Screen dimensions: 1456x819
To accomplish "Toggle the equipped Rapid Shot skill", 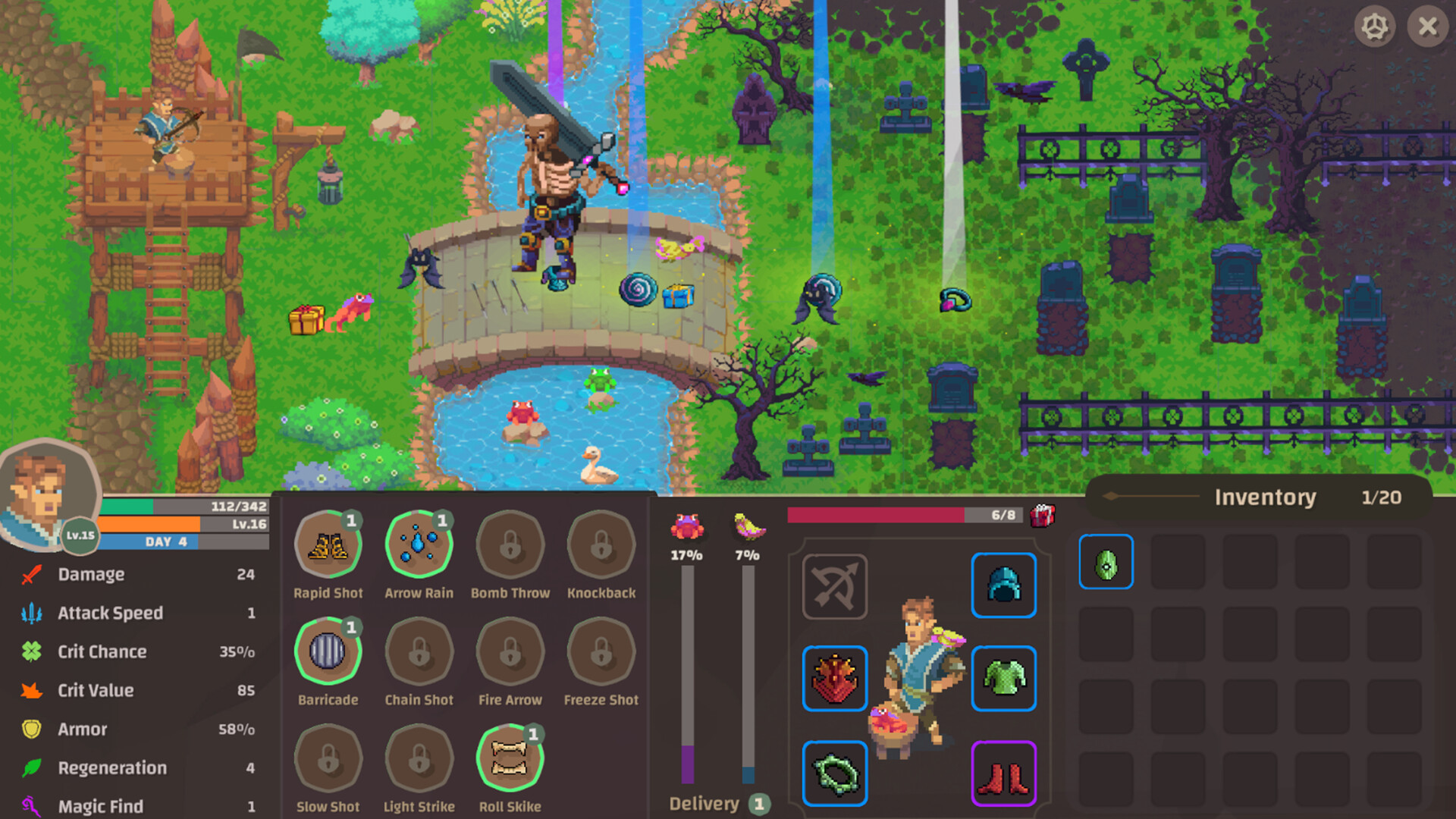I will pyautogui.click(x=328, y=543).
